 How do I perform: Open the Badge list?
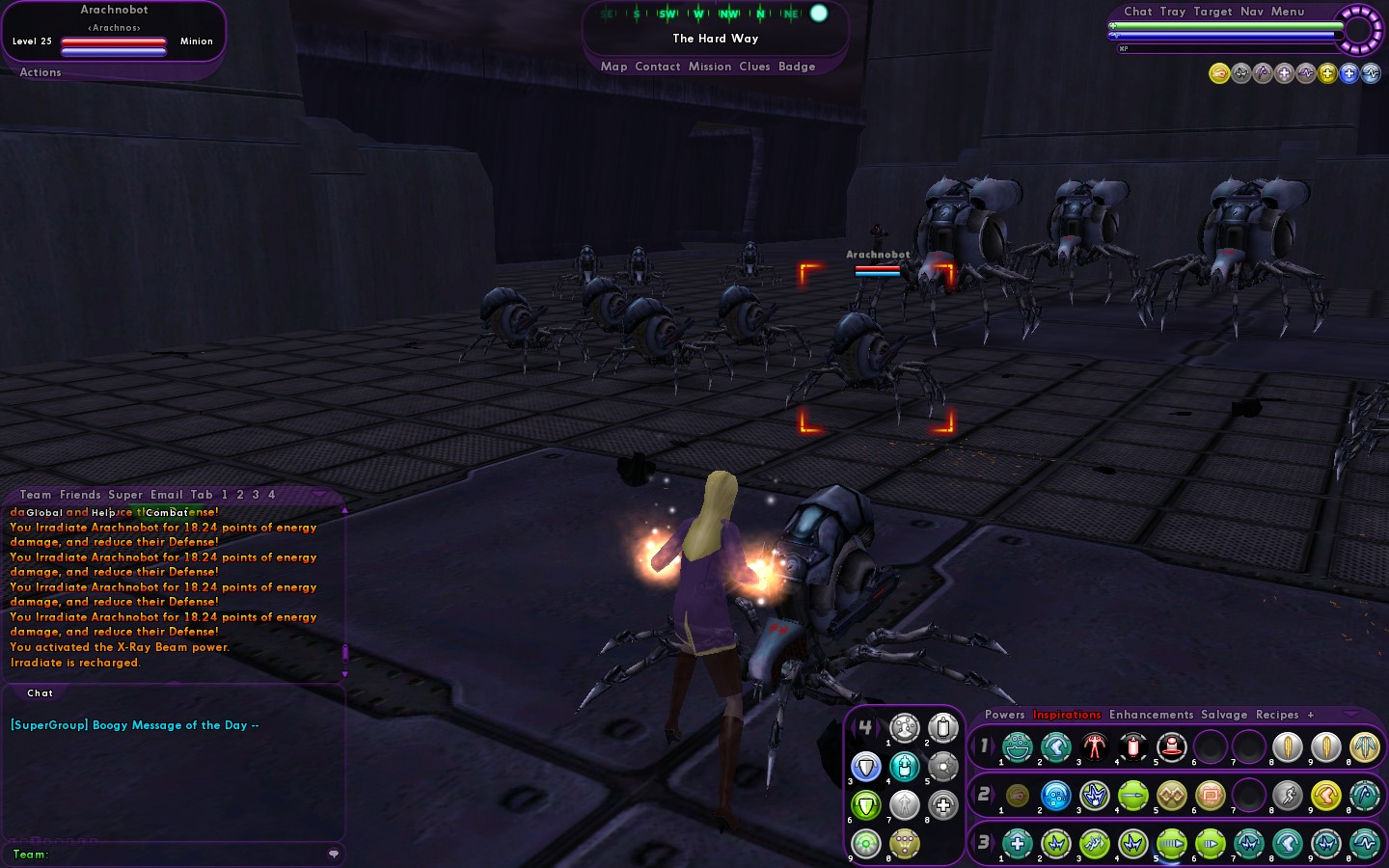point(797,67)
